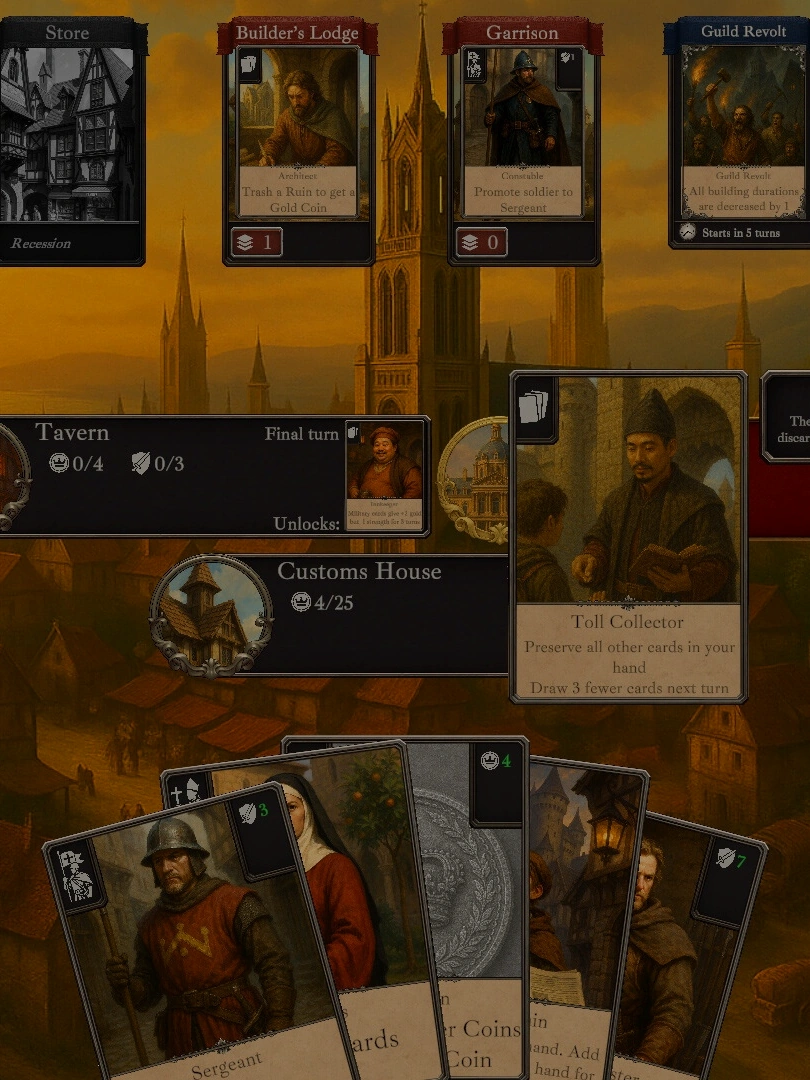Play the Toll Collector card

click(x=628, y=540)
